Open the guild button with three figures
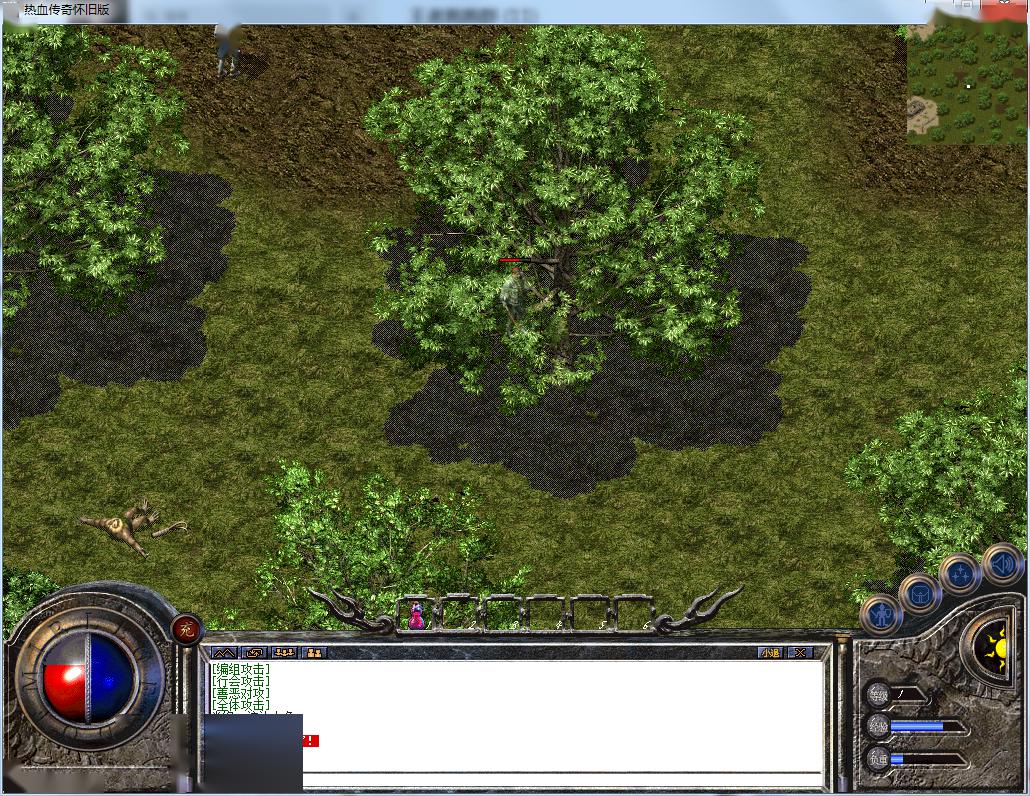The width and height of the screenshot is (1030, 796). (284, 652)
